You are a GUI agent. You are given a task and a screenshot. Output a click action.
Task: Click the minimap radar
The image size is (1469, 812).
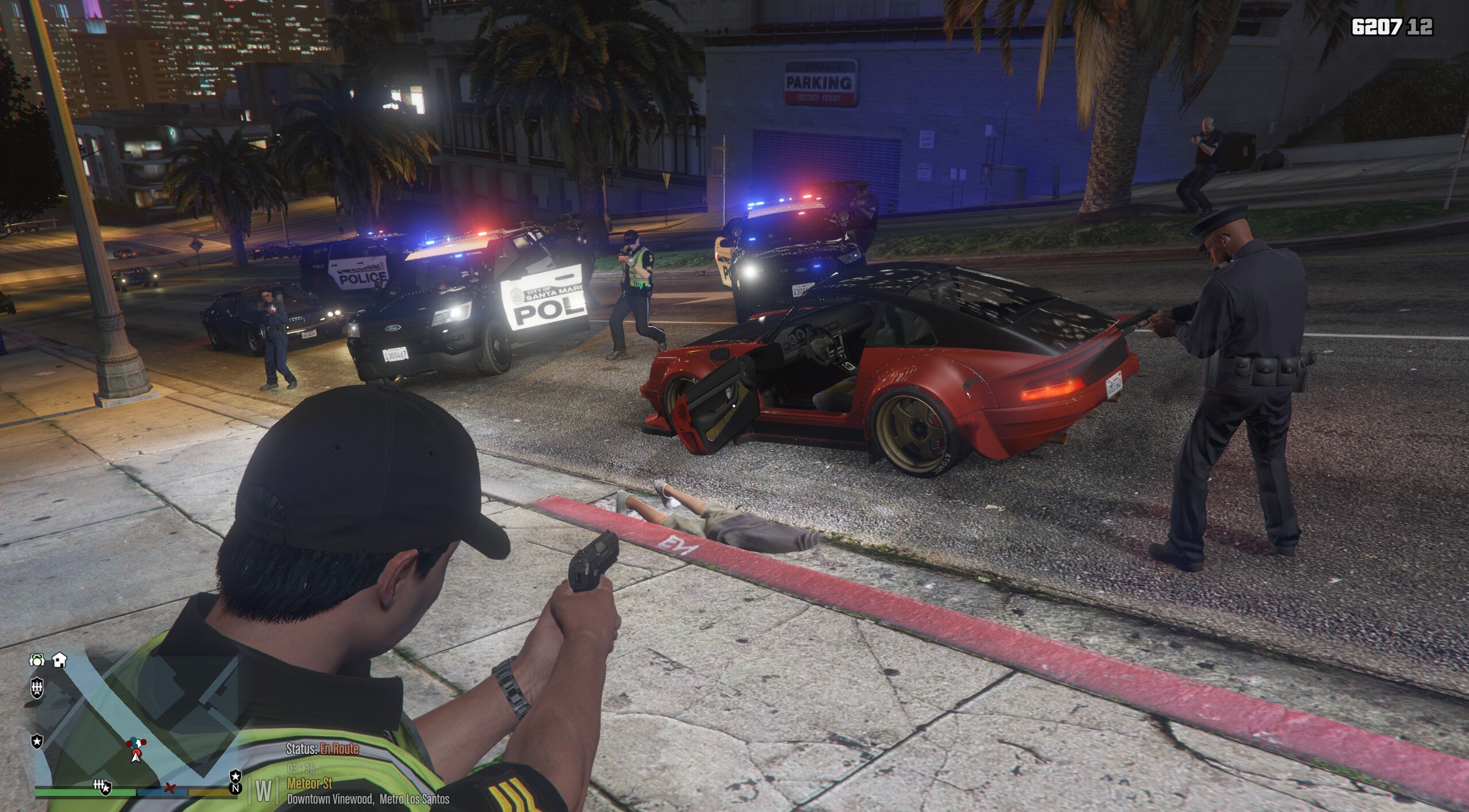136,725
